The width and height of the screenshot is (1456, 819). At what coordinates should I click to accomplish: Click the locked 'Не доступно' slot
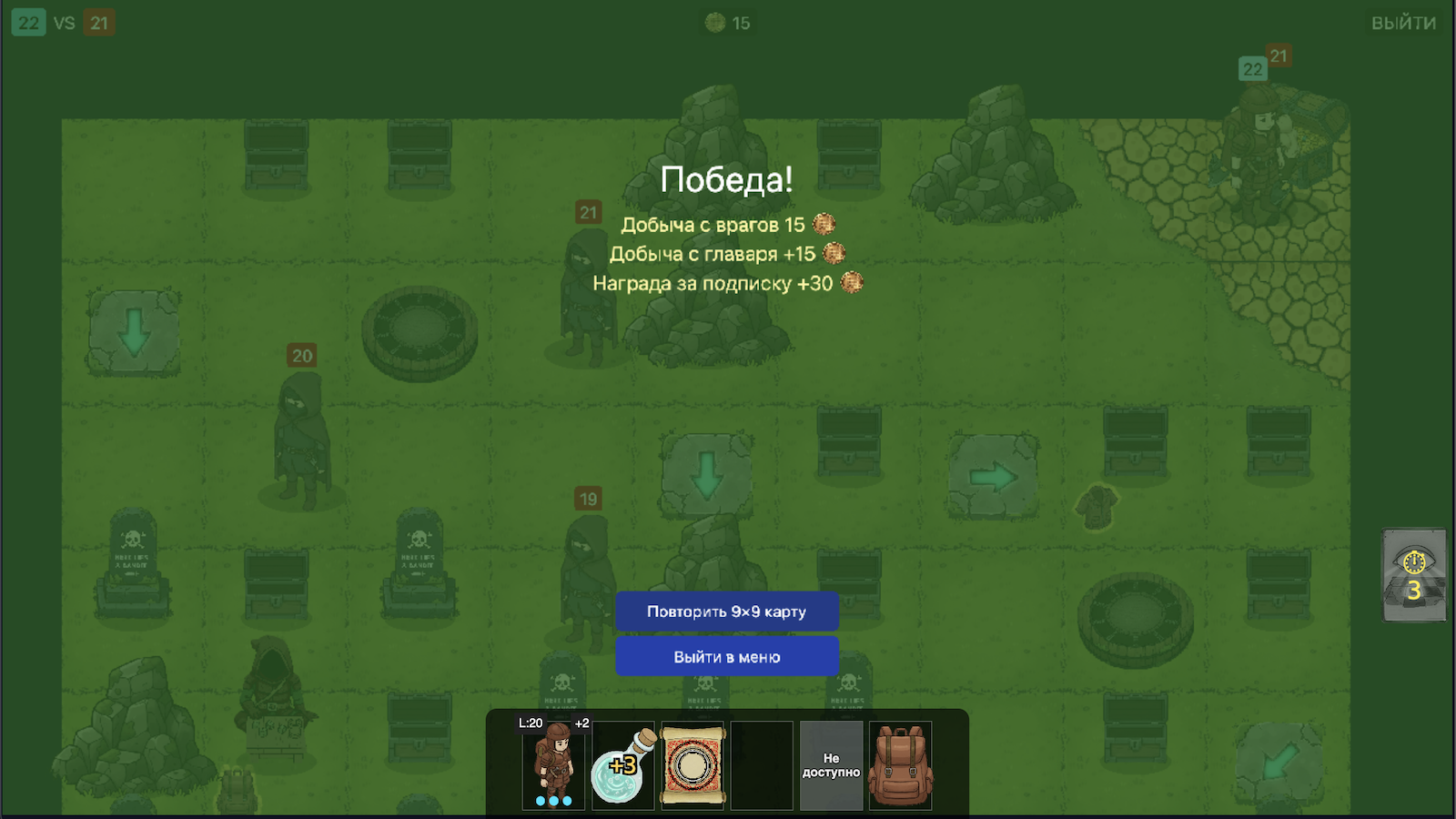point(831,764)
